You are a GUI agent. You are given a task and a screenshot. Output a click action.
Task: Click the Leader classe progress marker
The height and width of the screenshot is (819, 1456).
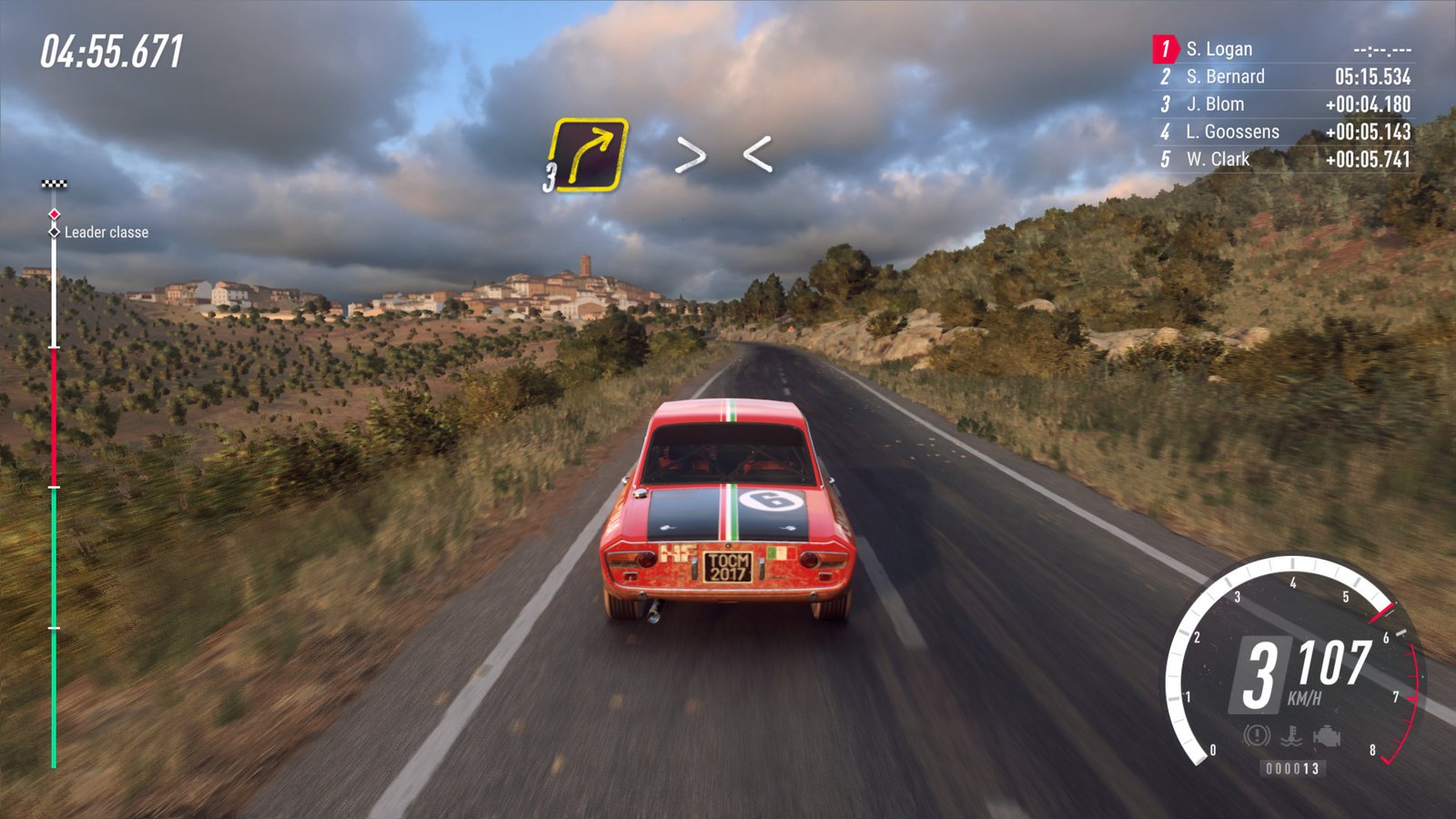tap(55, 232)
